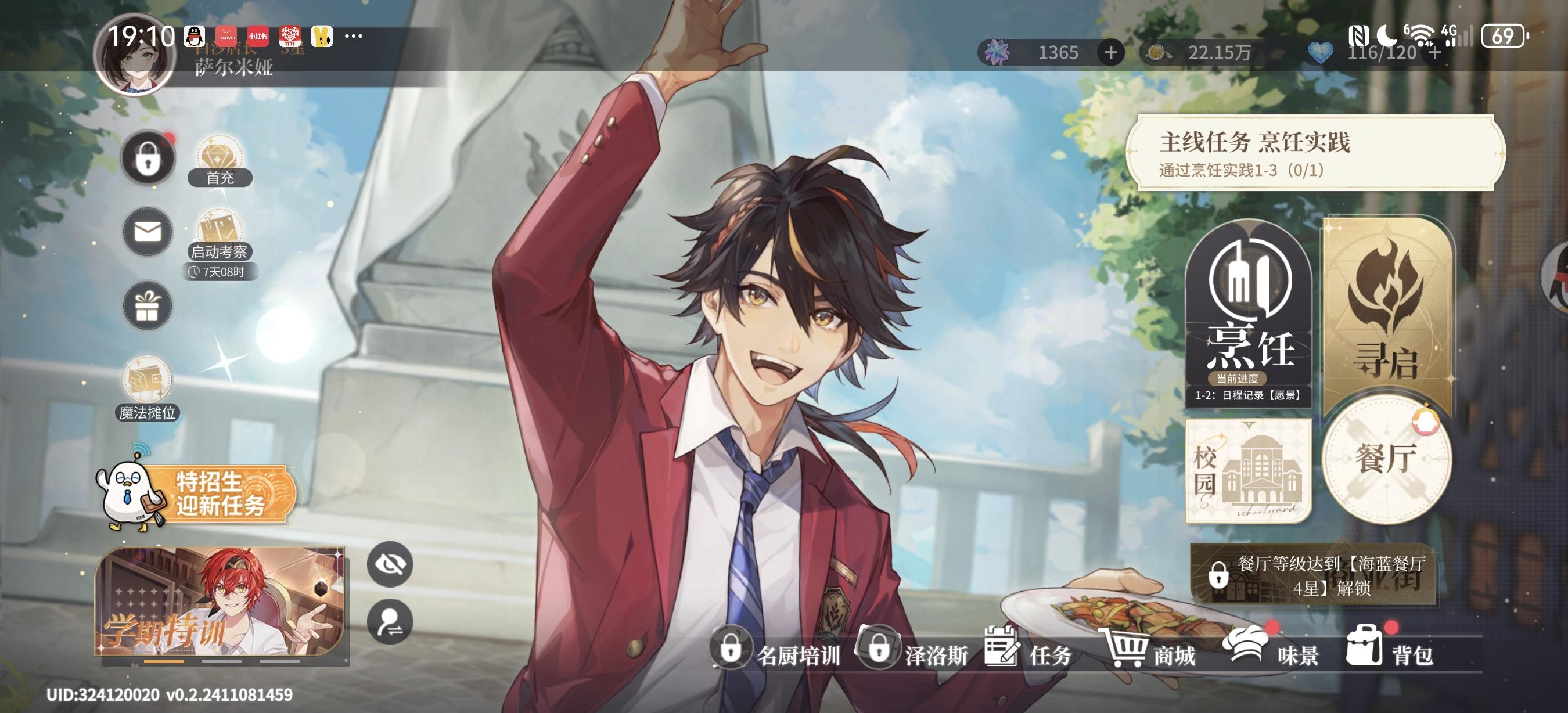
Task: Open the 启动考察 event
Action: click(x=219, y=236)
